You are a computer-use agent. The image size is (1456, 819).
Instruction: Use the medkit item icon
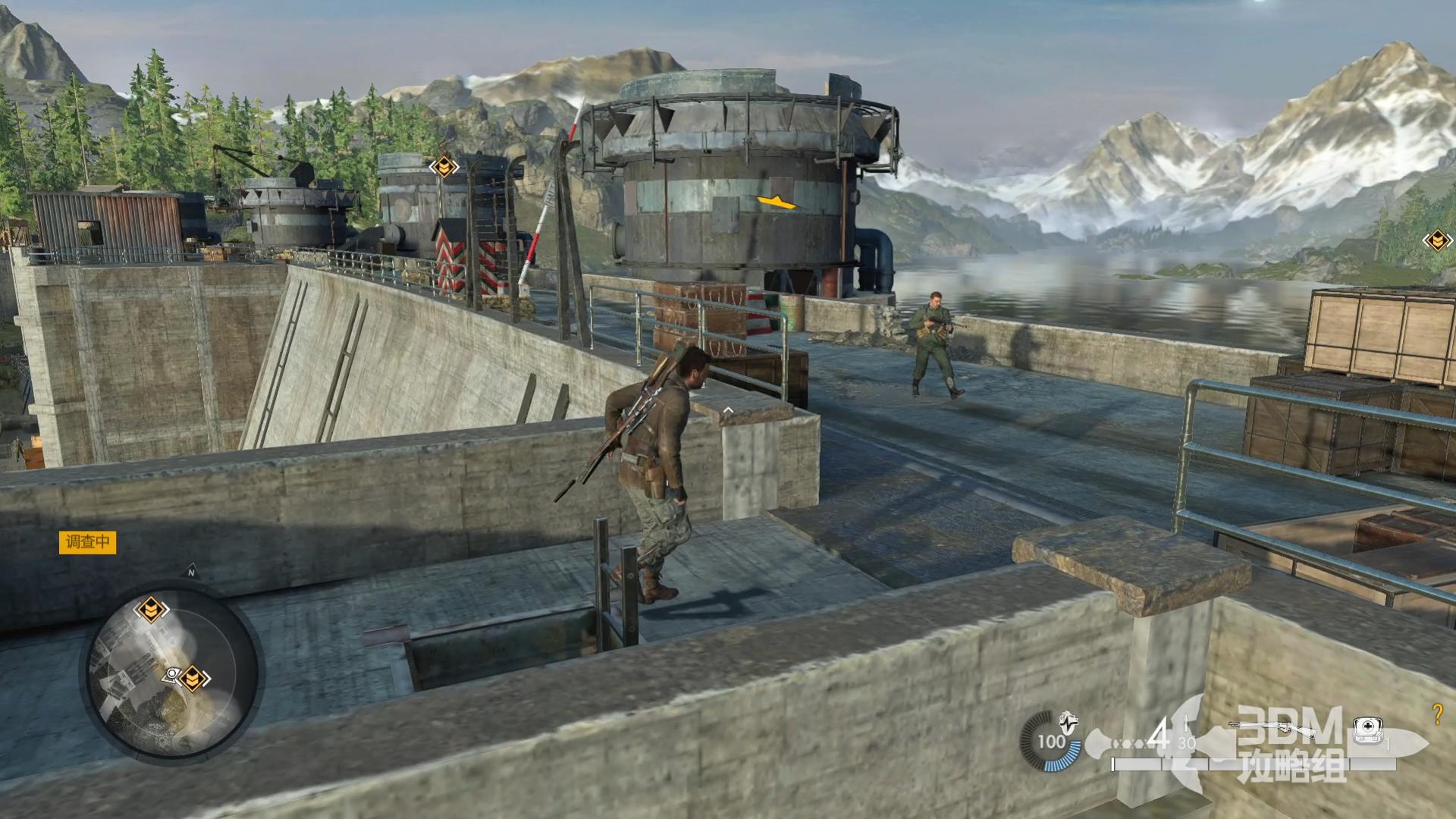coord(1368,729)
